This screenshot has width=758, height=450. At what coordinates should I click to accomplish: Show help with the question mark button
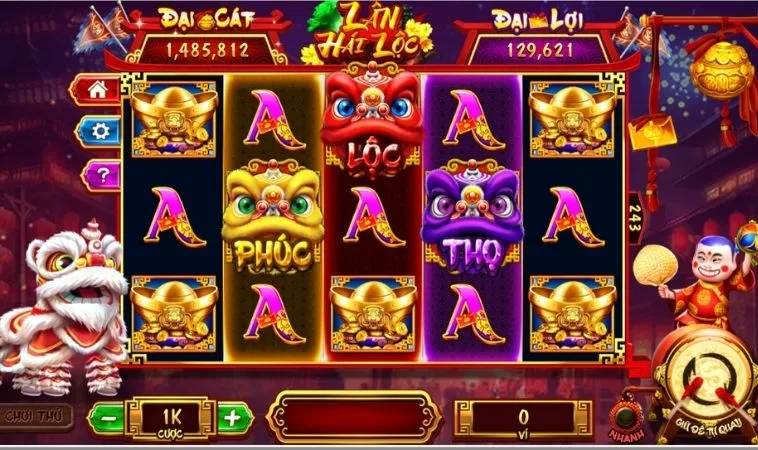(x=99, y=175)
